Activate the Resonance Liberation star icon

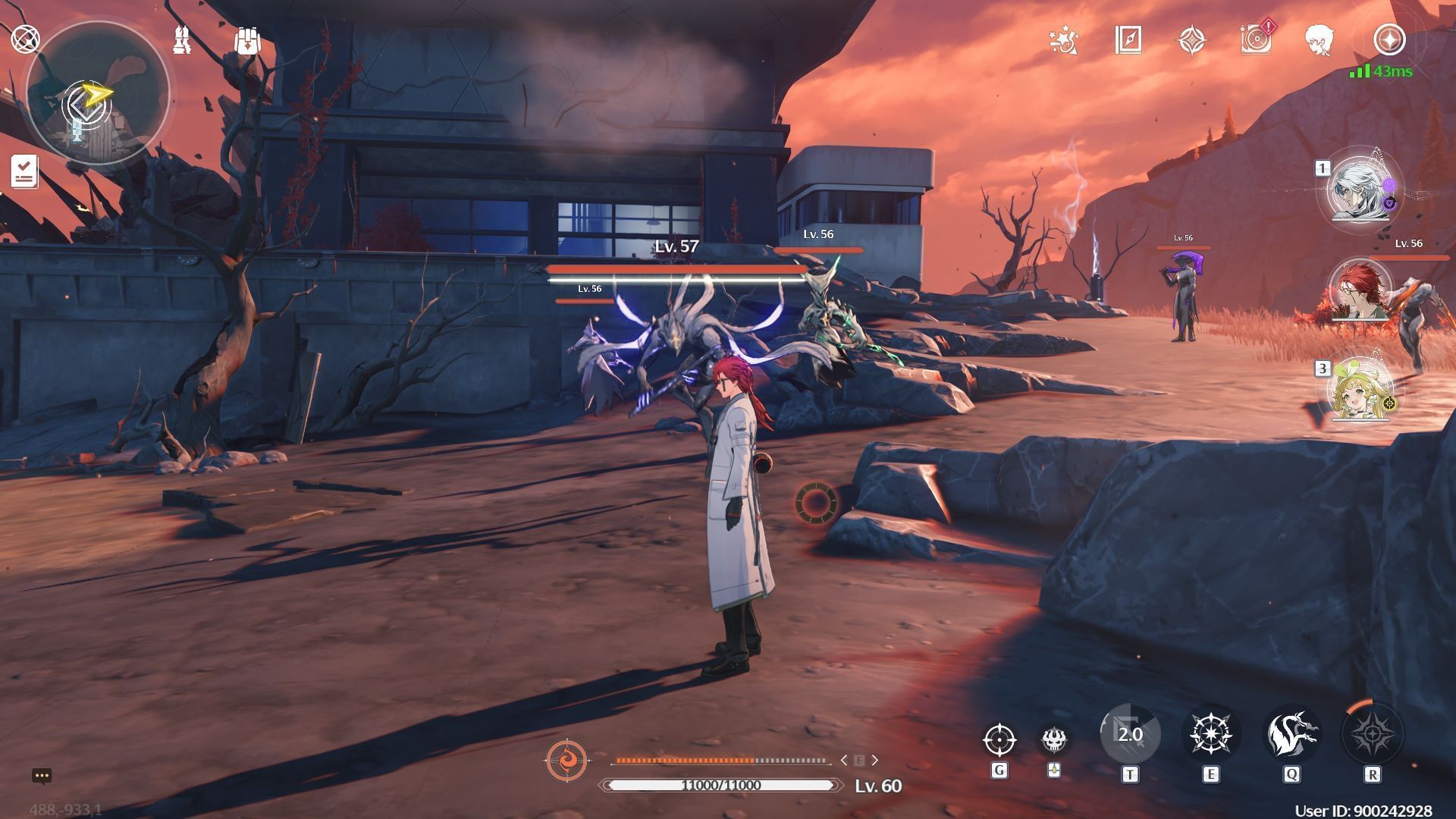[1373, 734]
